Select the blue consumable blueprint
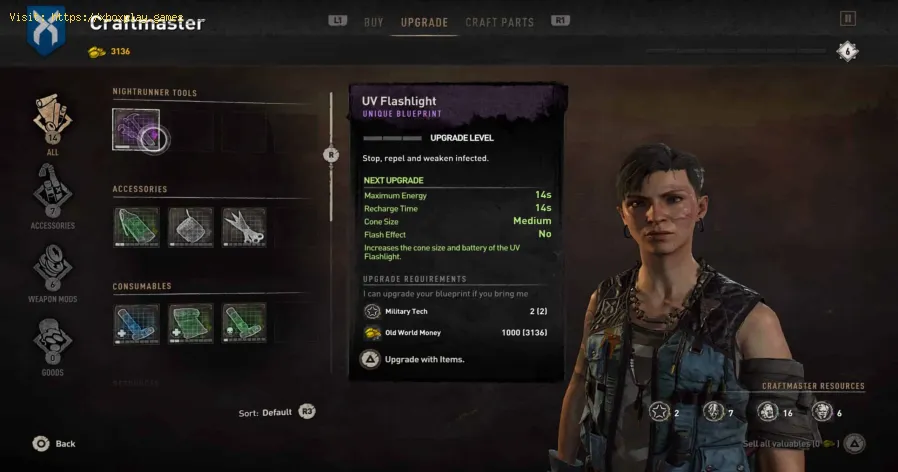Screen dimensions: 898x472 click(136, 323)
